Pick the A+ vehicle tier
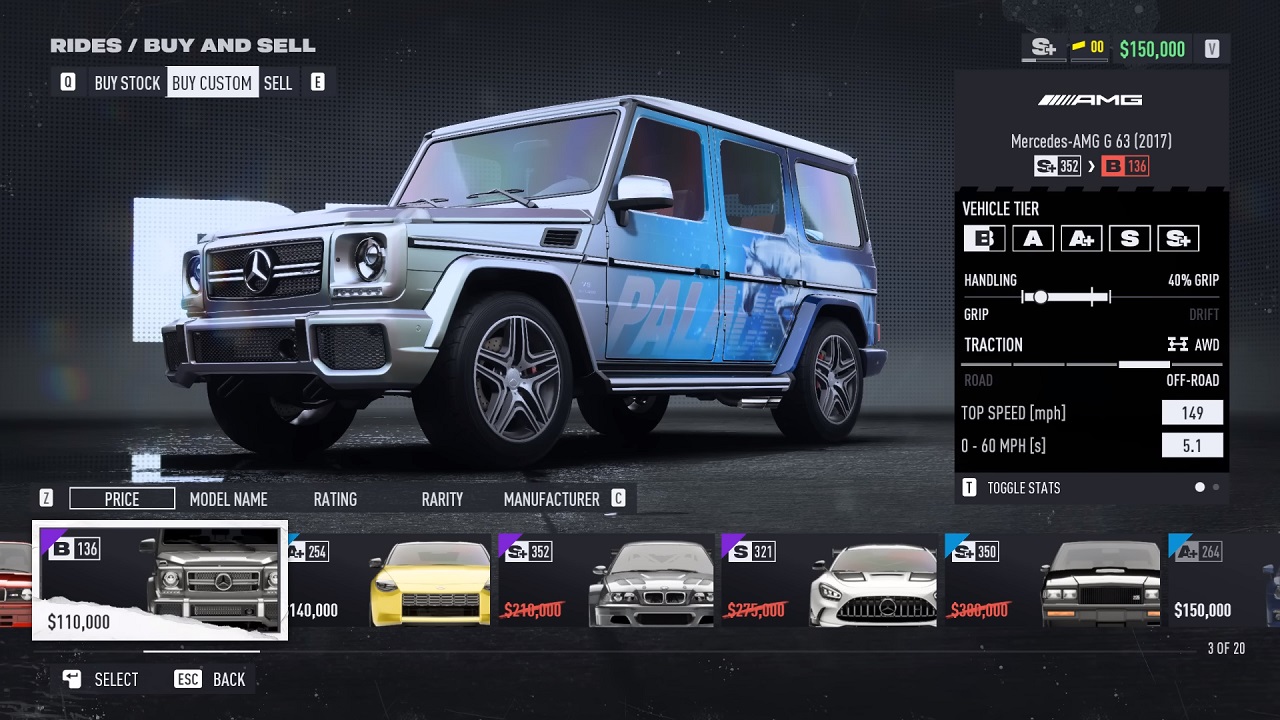This screenshot has height=720, width=1280. 1081,239
